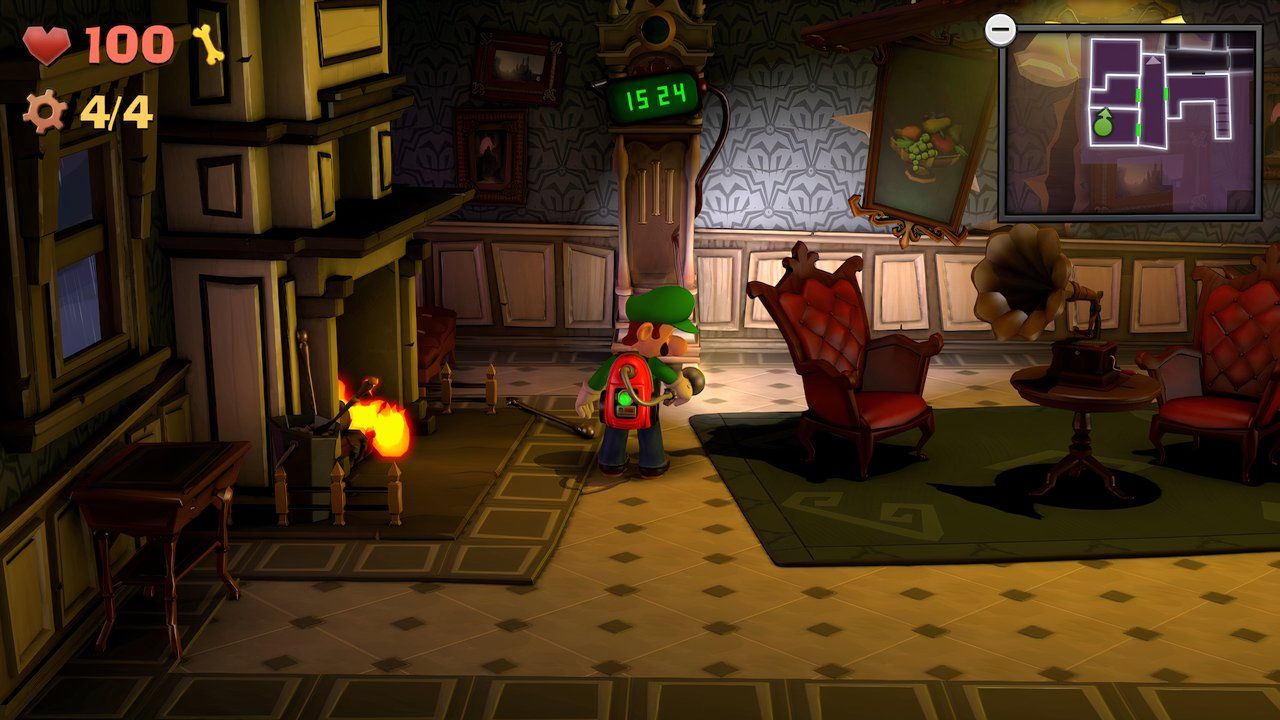Toggle the arrow direction indicator above Luigi's marker
1280x720 pixels.
1104,114
